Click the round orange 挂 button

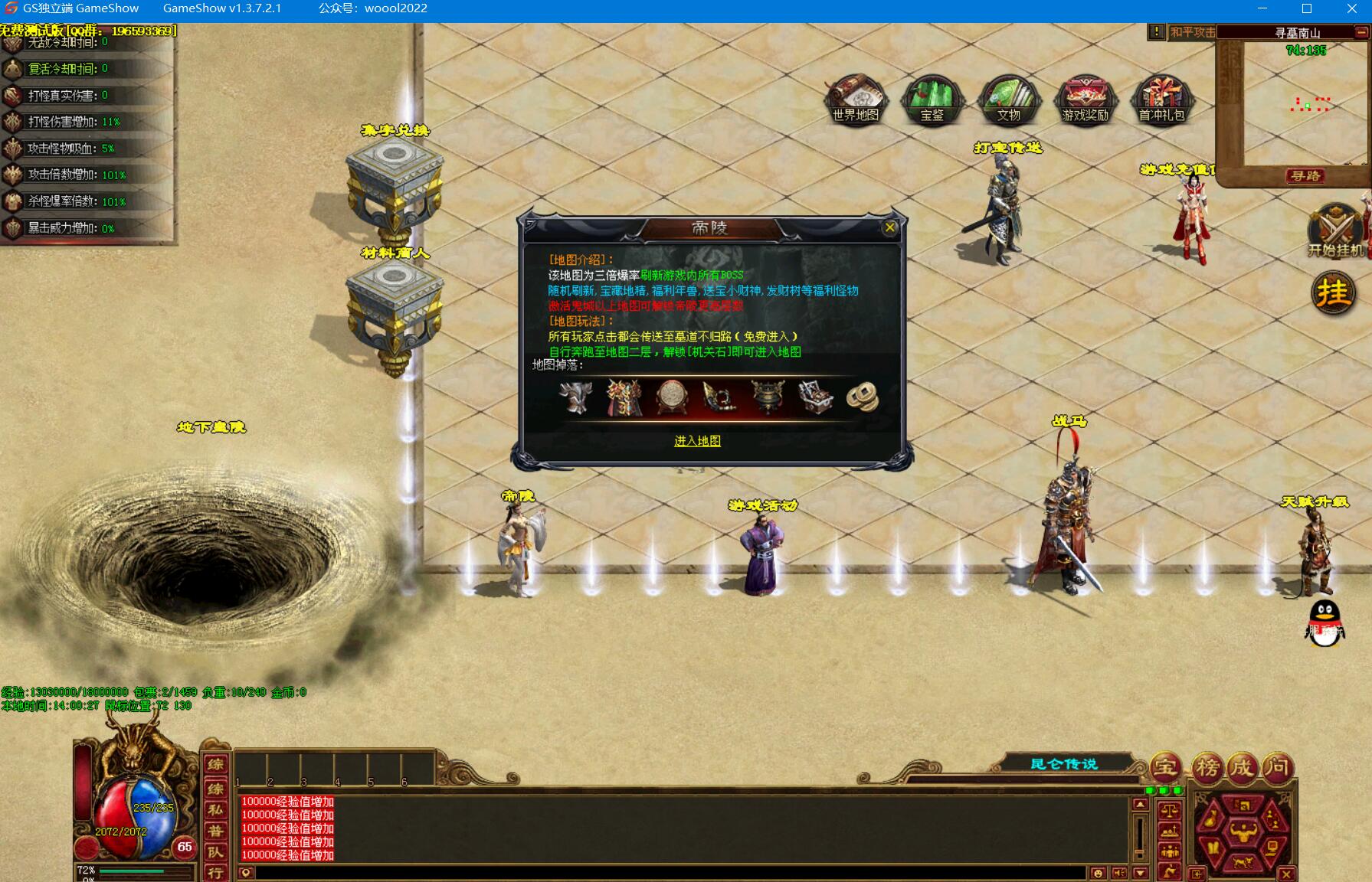pos(1333,293)
